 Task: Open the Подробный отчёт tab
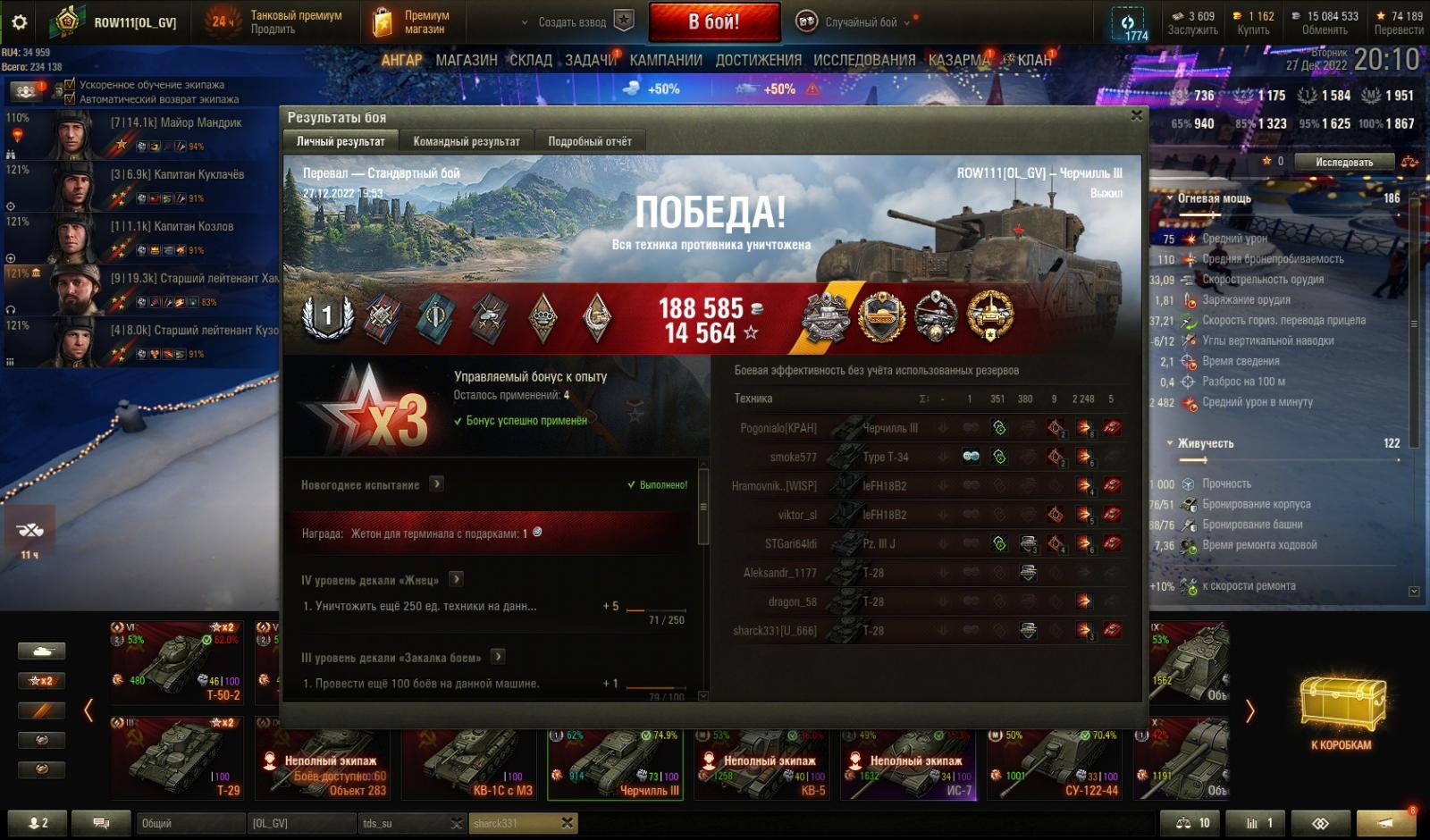click(589, 141)
